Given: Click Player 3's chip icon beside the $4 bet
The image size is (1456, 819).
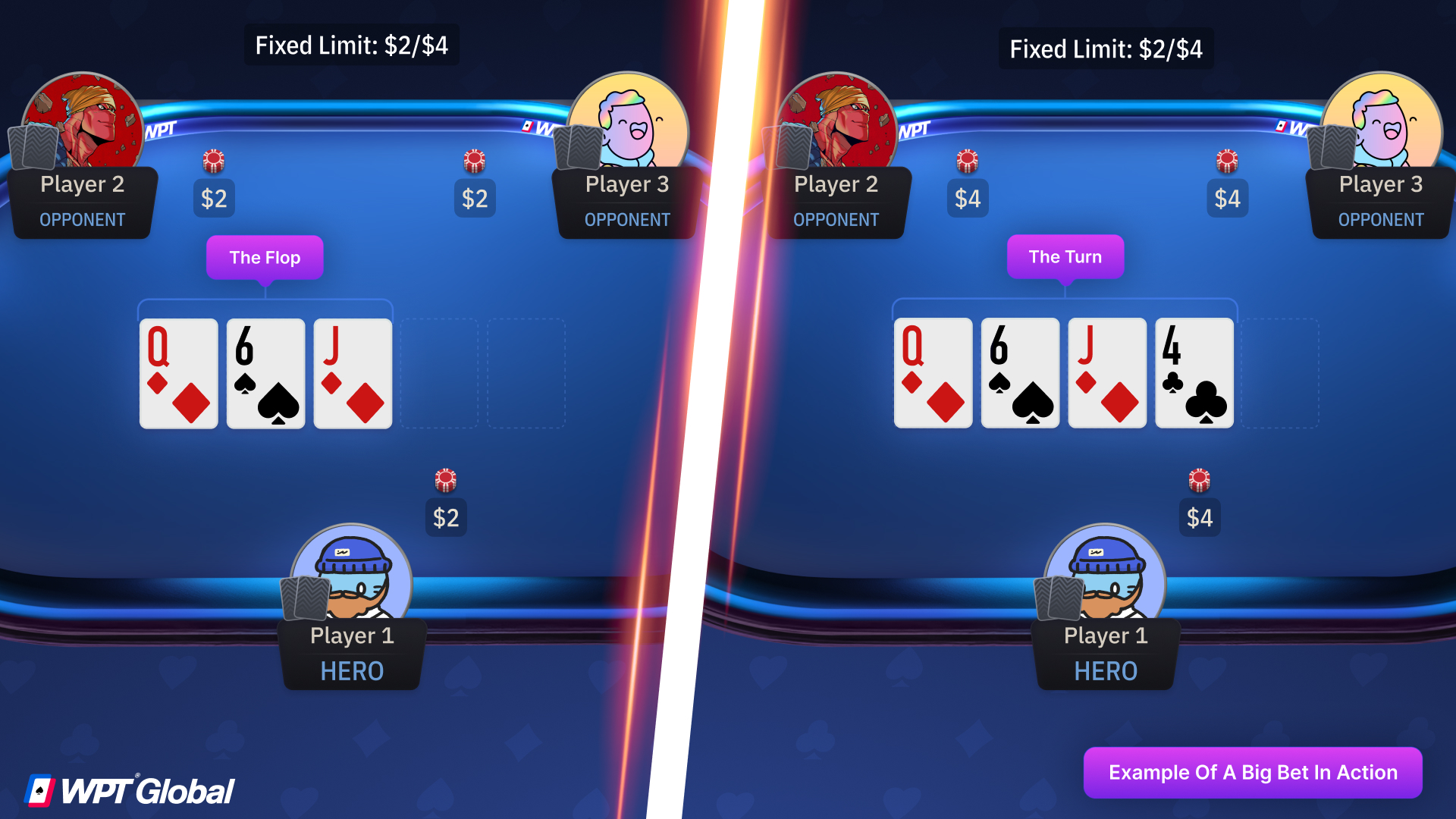Looking at the screenshot, I should pos(1228,161).
